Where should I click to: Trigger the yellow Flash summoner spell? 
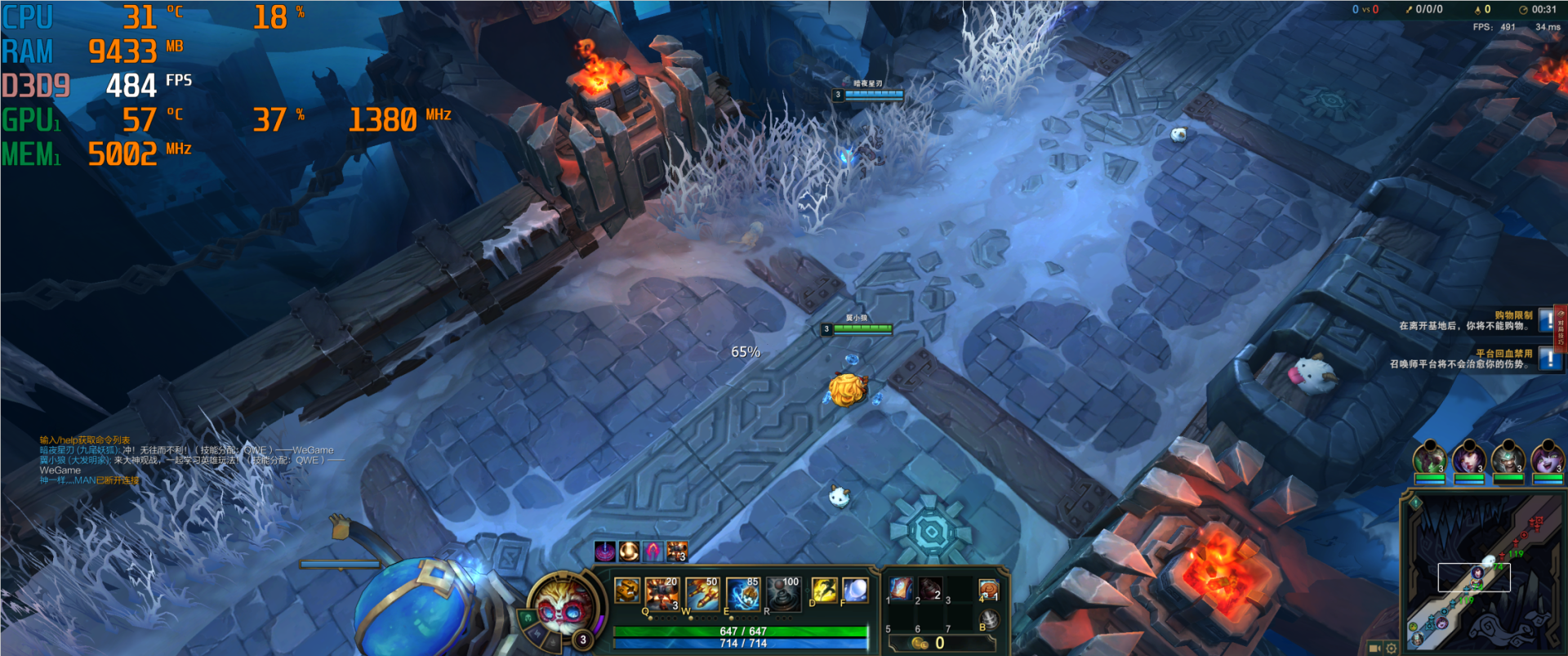point(824,589)
